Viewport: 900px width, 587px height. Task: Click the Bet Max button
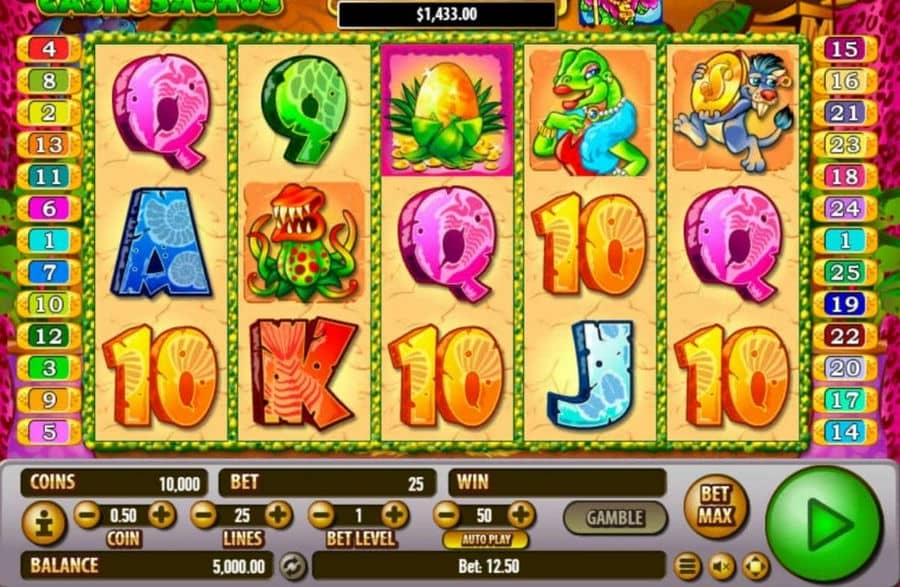point(715,506)
